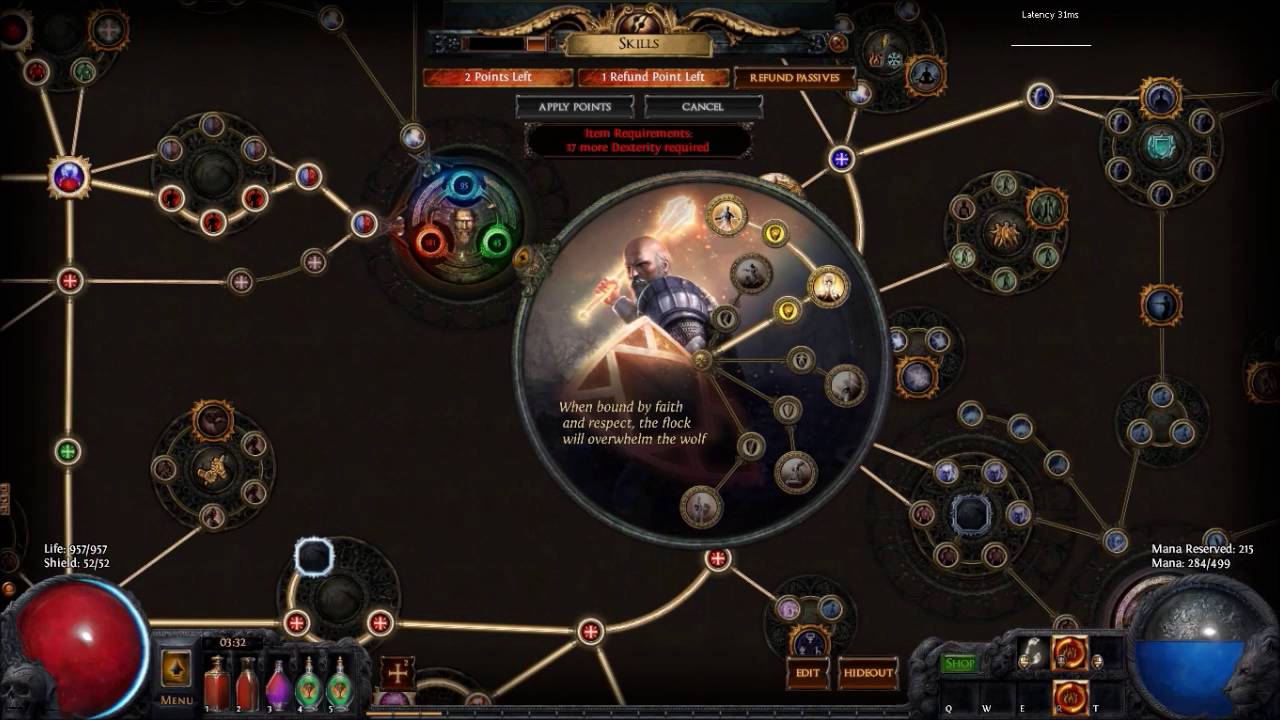Click the red cross buff icon
1280x720 pixels.
397,670
